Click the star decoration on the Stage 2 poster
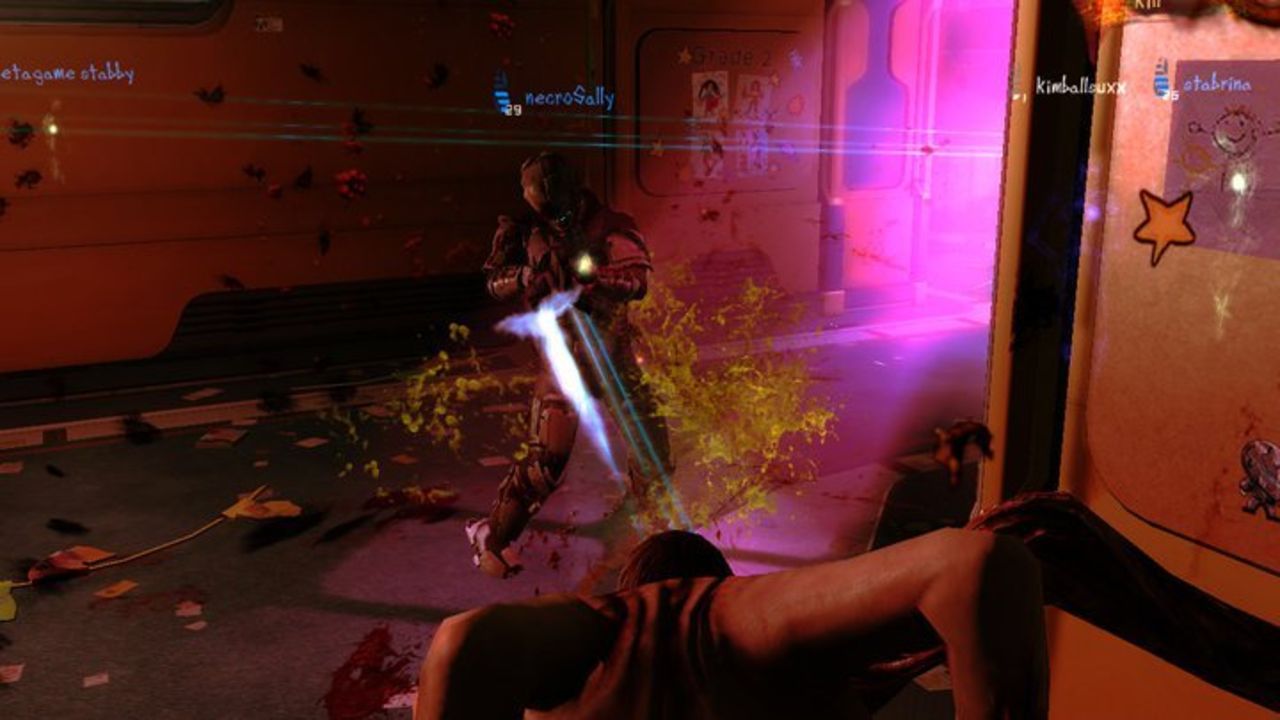This screenshot has height=720, width=1280. tap(684, 55)
